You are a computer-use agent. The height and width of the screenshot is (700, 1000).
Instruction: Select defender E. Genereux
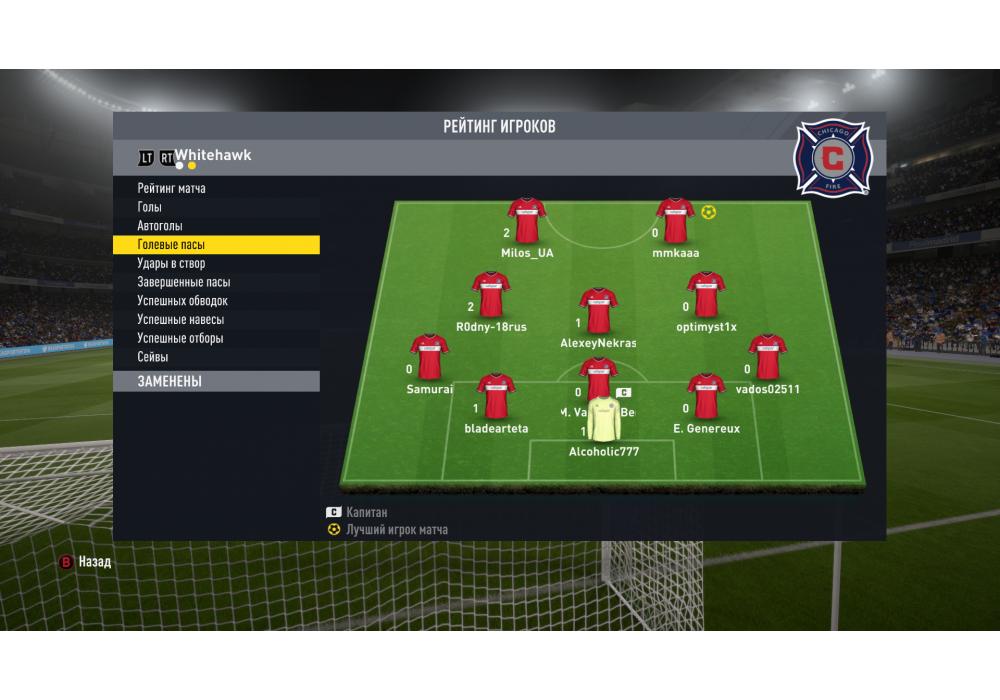706,397
